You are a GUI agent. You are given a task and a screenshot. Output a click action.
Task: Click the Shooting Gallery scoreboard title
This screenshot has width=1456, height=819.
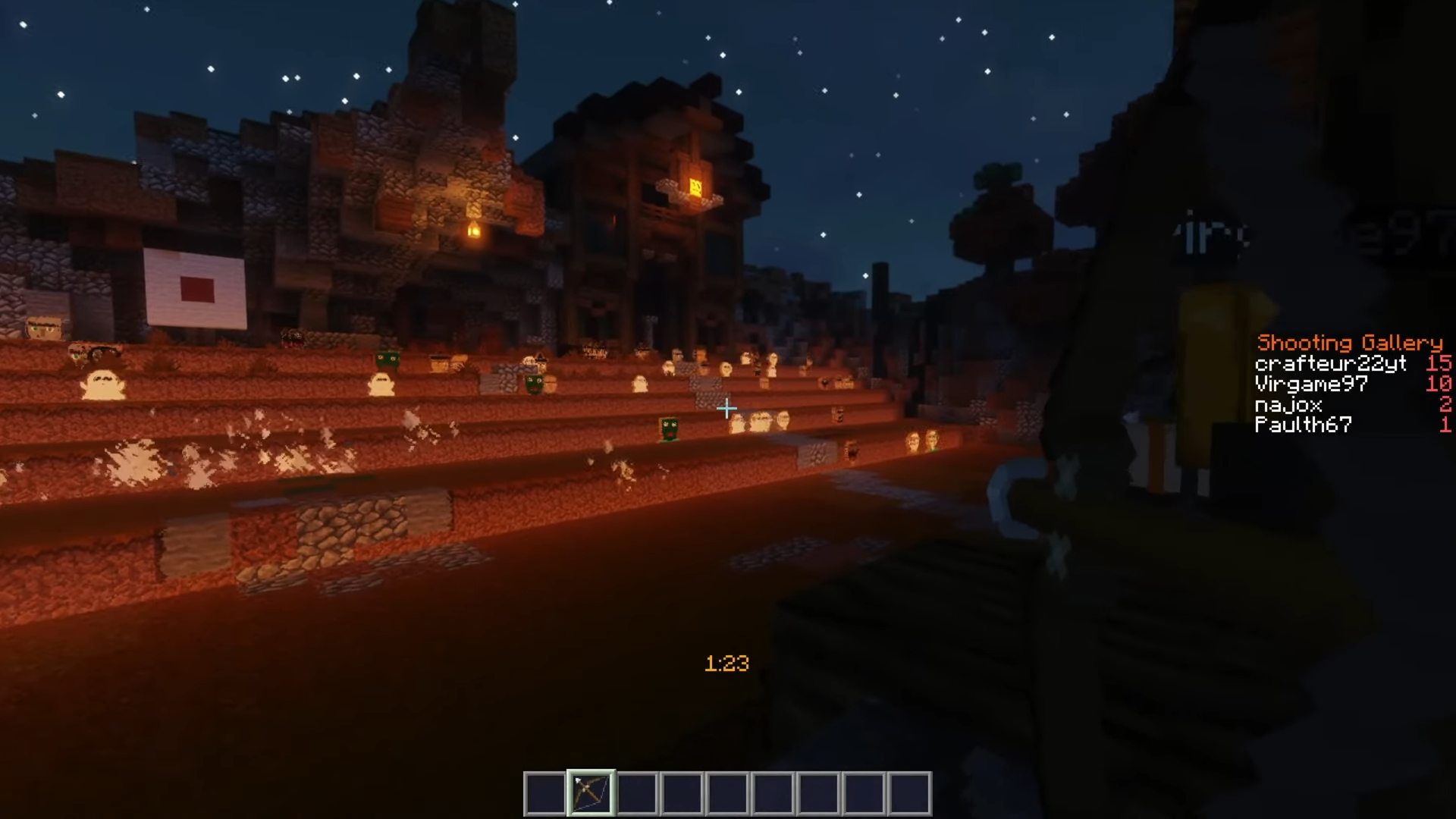[1348, 342]
